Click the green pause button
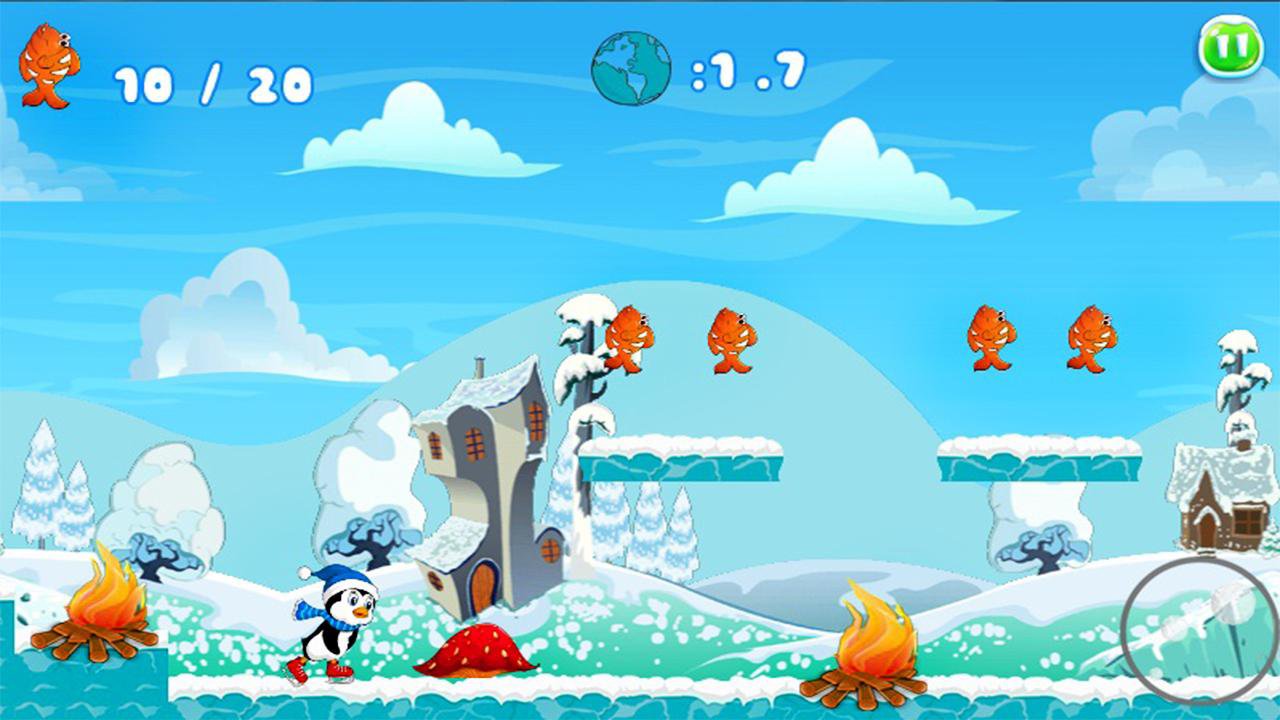 (1229, 42)
